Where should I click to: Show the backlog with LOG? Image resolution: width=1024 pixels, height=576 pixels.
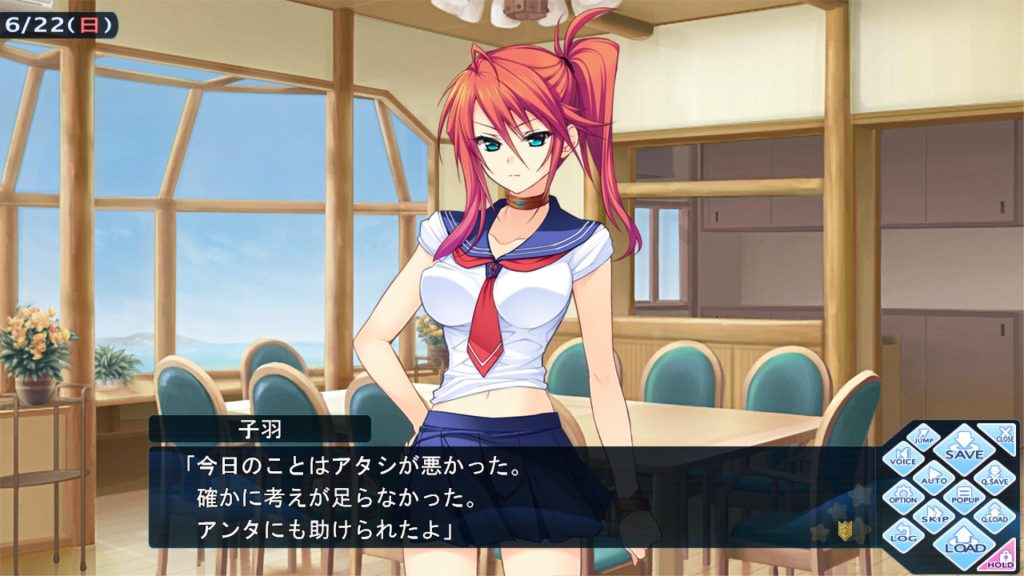[x=904, y=535]
